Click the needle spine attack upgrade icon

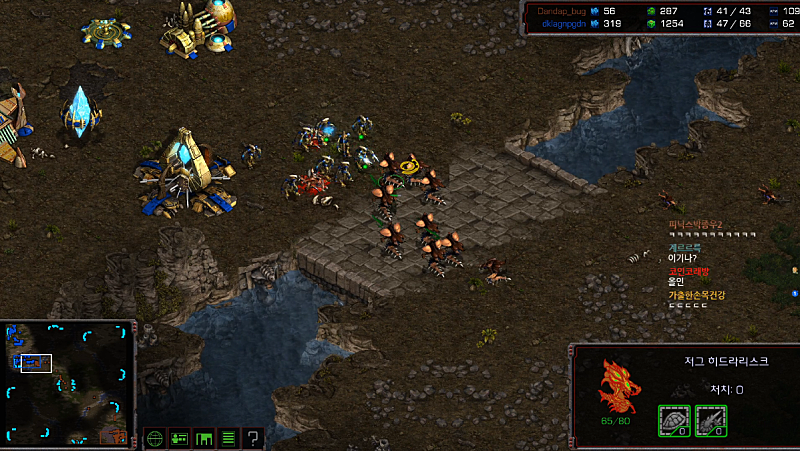coord(710,420)
